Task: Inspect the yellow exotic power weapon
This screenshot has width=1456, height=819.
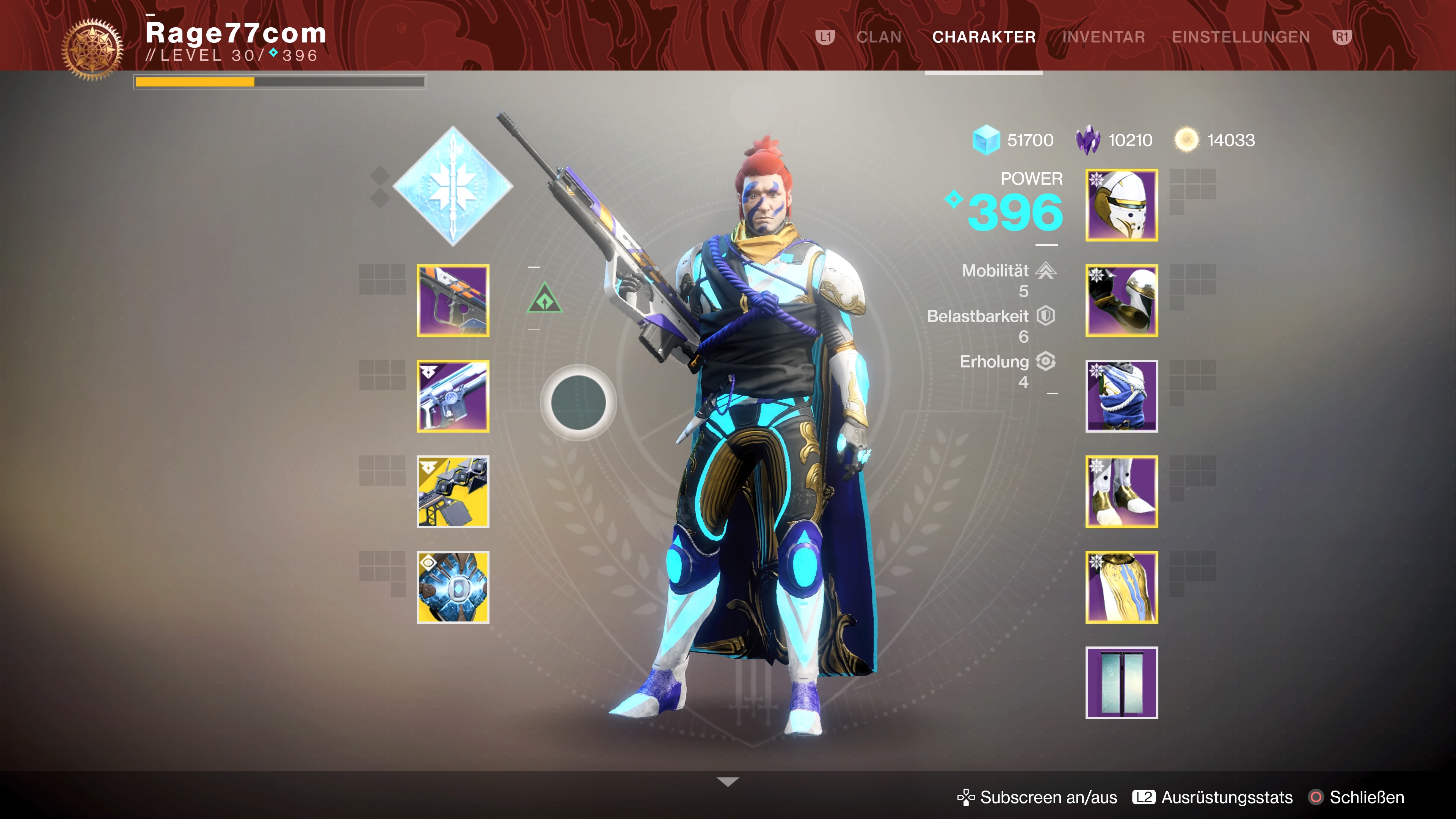Action: [453, 492]
